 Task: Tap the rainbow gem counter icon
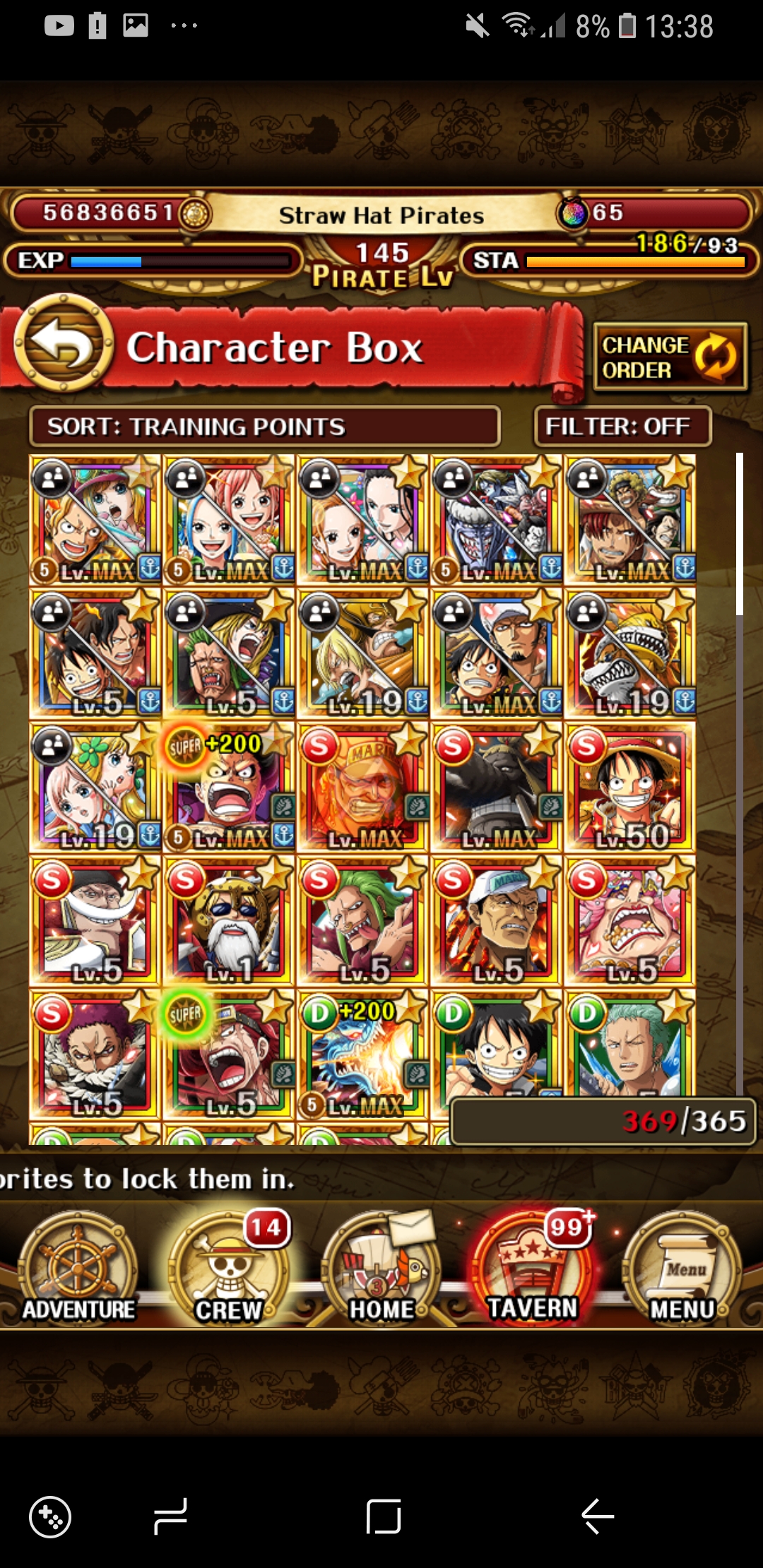click(573, 213)
